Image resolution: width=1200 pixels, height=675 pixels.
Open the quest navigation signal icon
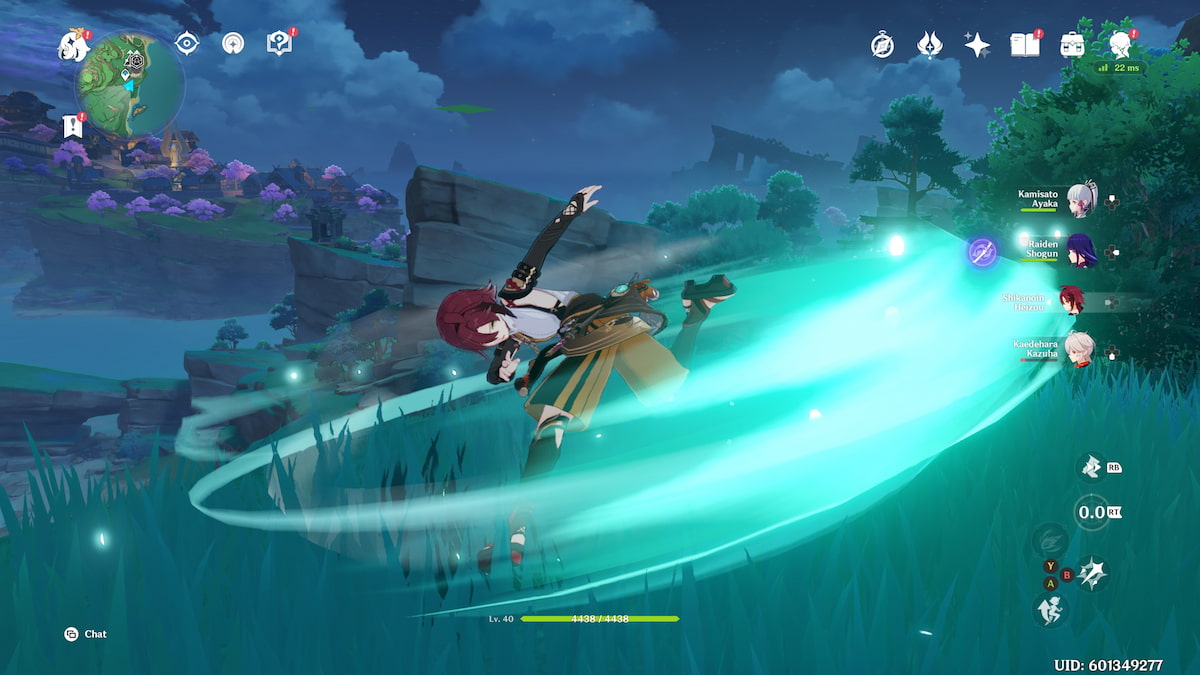tap(233, 43)
